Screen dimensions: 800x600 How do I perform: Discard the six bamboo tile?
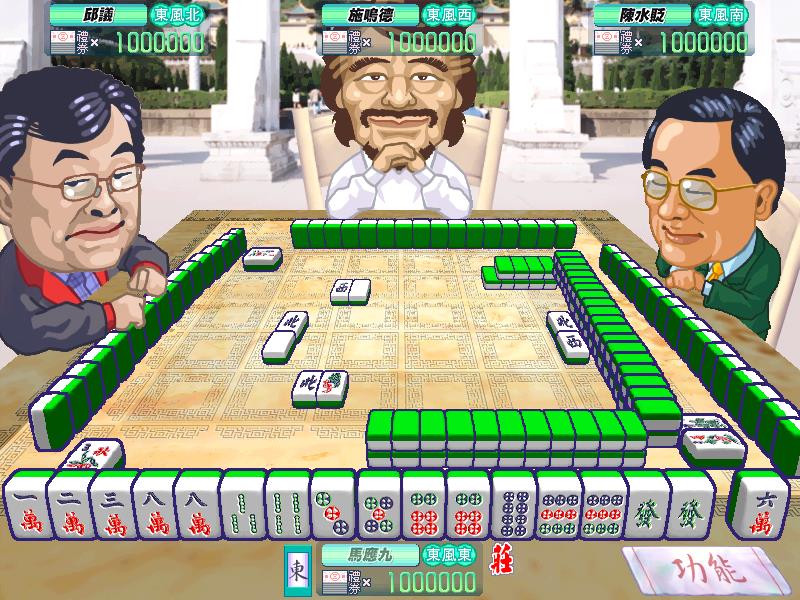pyautogui.click(x=284, y=506)
